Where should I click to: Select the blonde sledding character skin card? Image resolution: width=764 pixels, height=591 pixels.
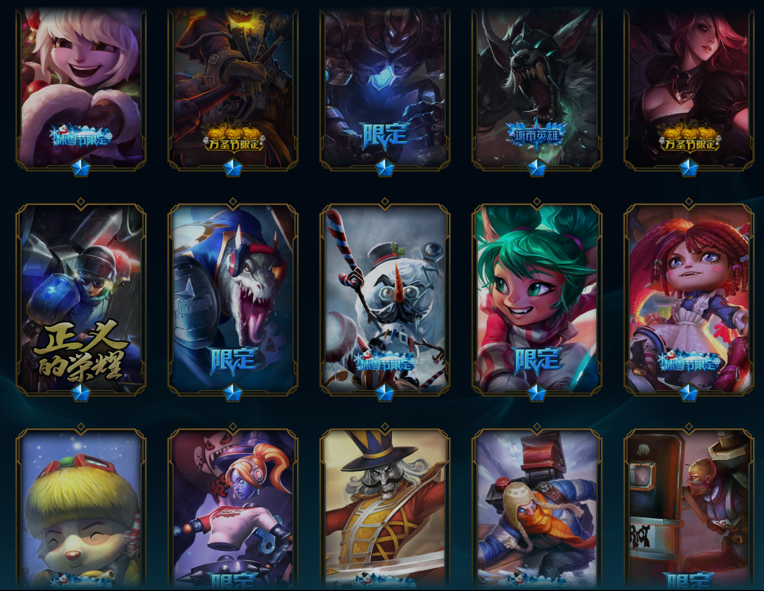tap(537, 510)
